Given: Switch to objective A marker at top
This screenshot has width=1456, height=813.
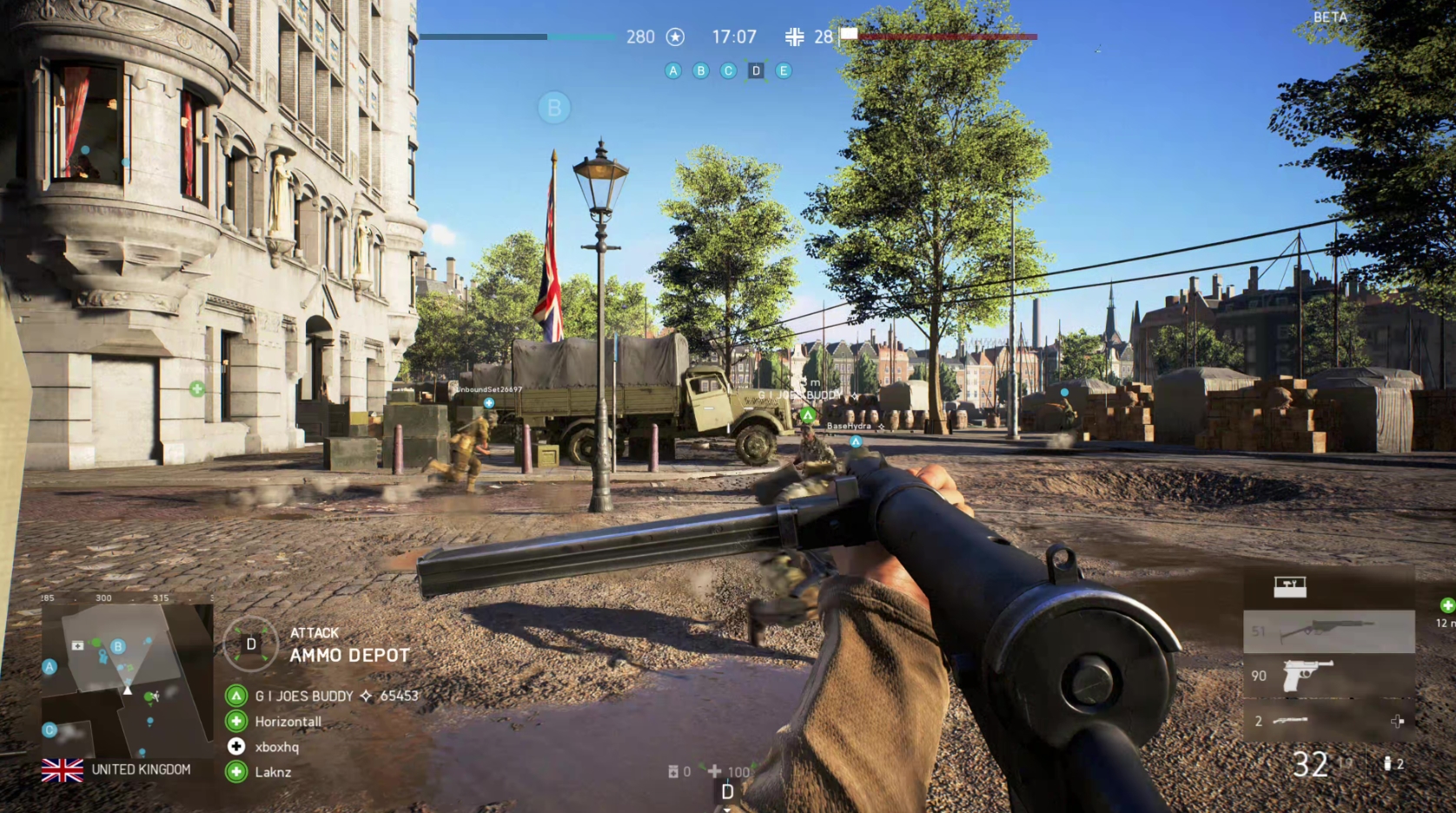Looking at the screenshot, I should pyautogui.click(x=672, y=70).
